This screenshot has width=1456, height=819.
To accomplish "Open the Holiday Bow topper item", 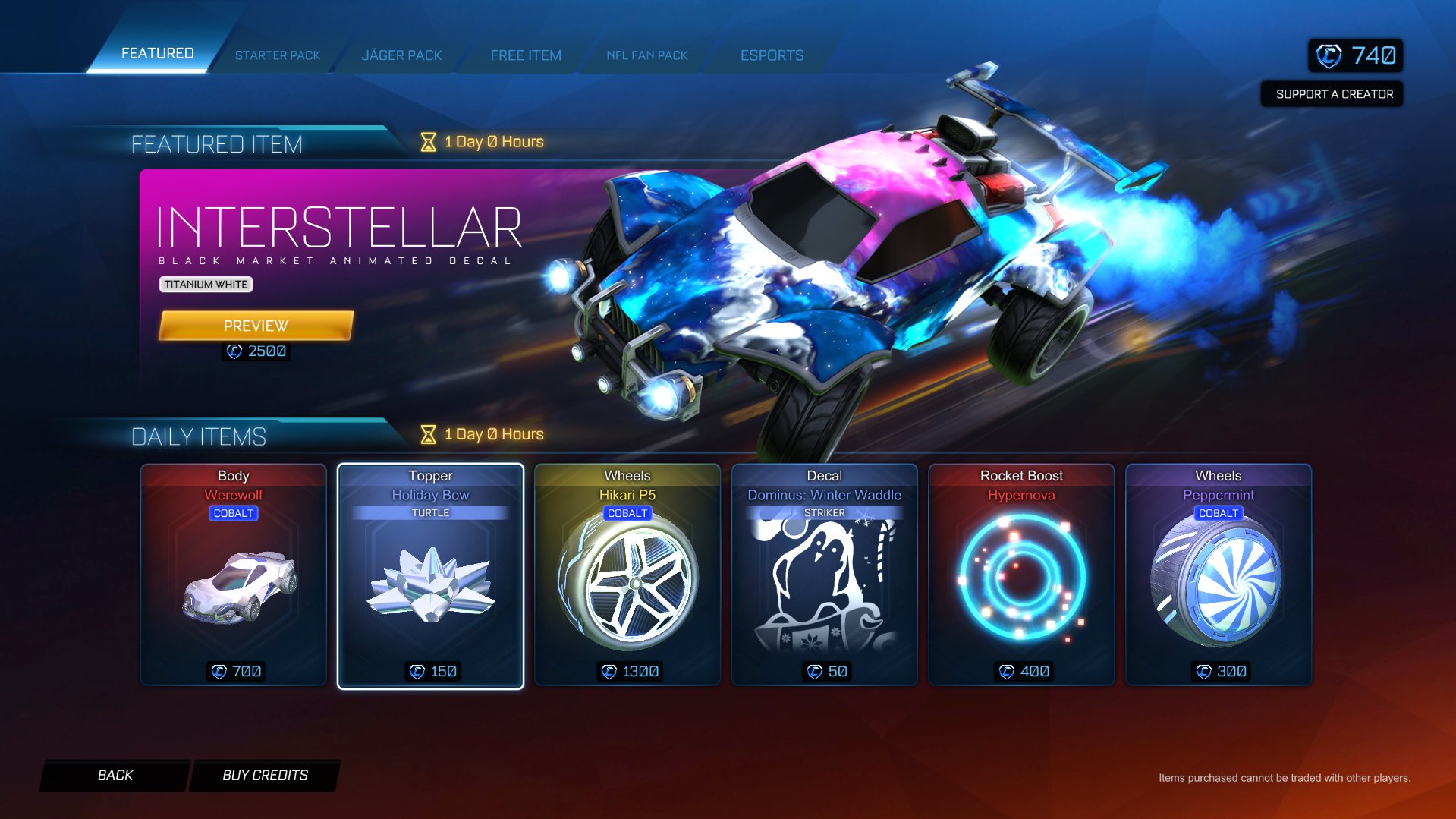I will pos(430,575).
